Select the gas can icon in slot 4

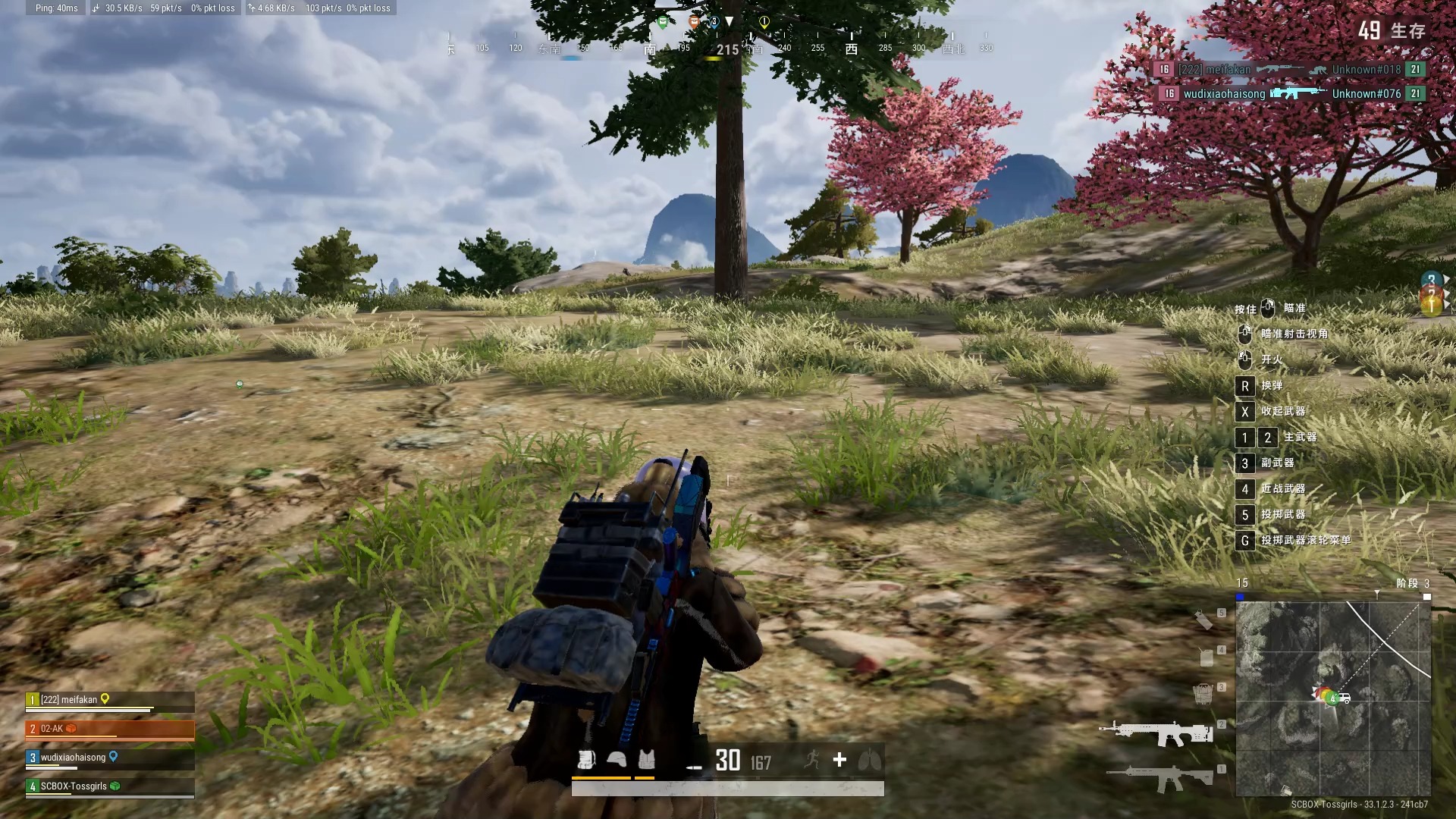(x=1206, y=658)
